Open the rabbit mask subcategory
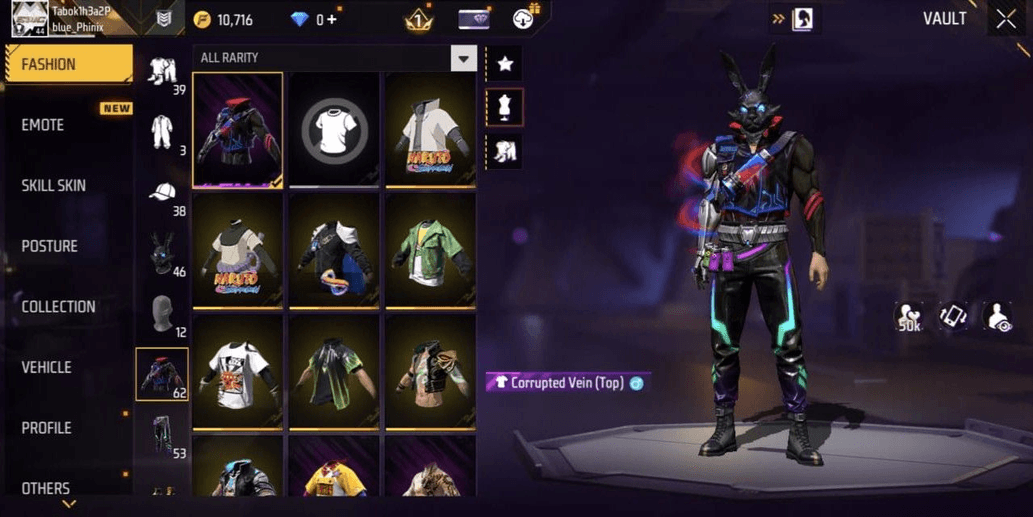This screenshot has width=1033, height=517. [162, 254]
